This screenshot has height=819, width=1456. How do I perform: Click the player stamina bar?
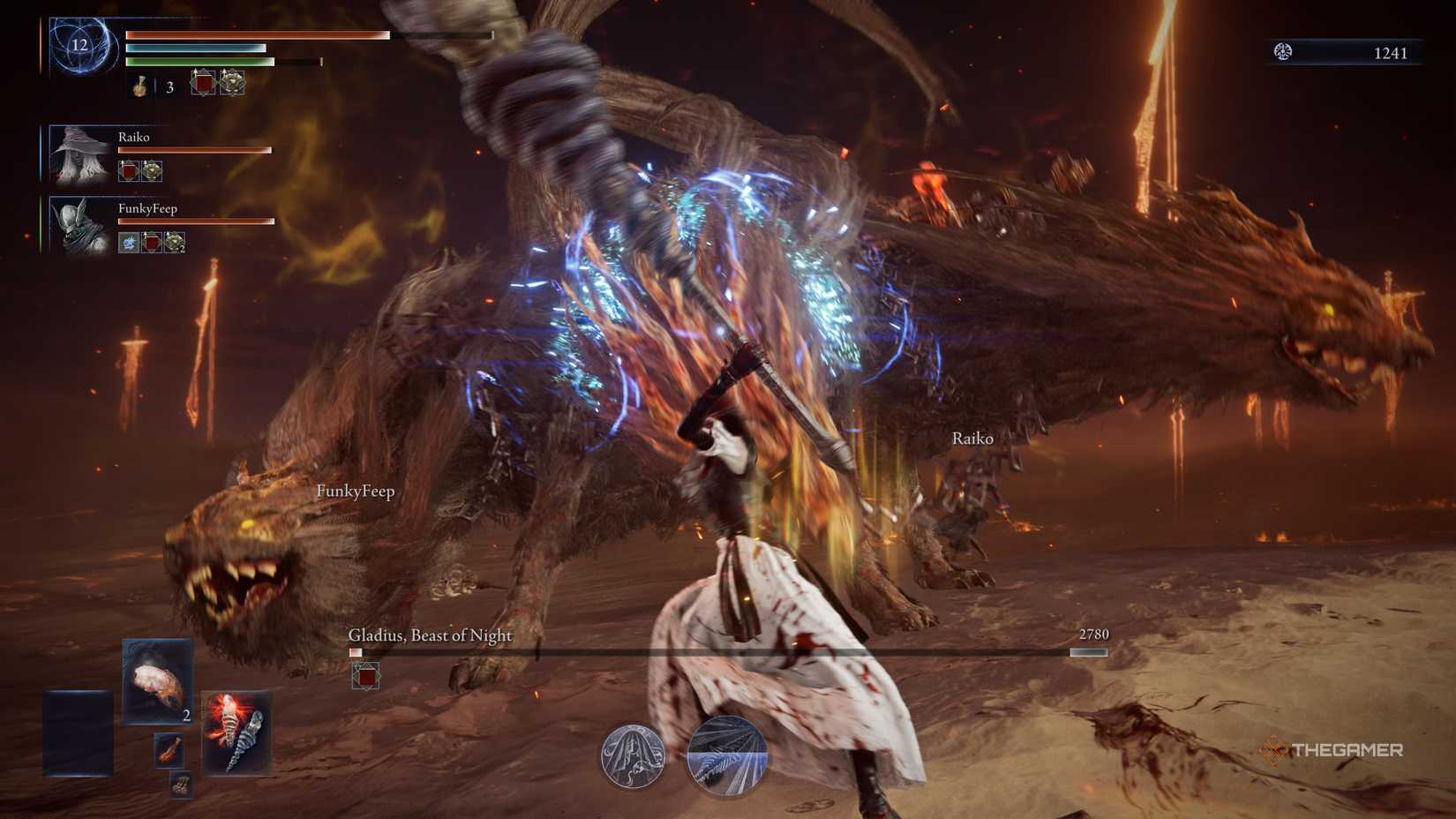(x=203, y=64)
